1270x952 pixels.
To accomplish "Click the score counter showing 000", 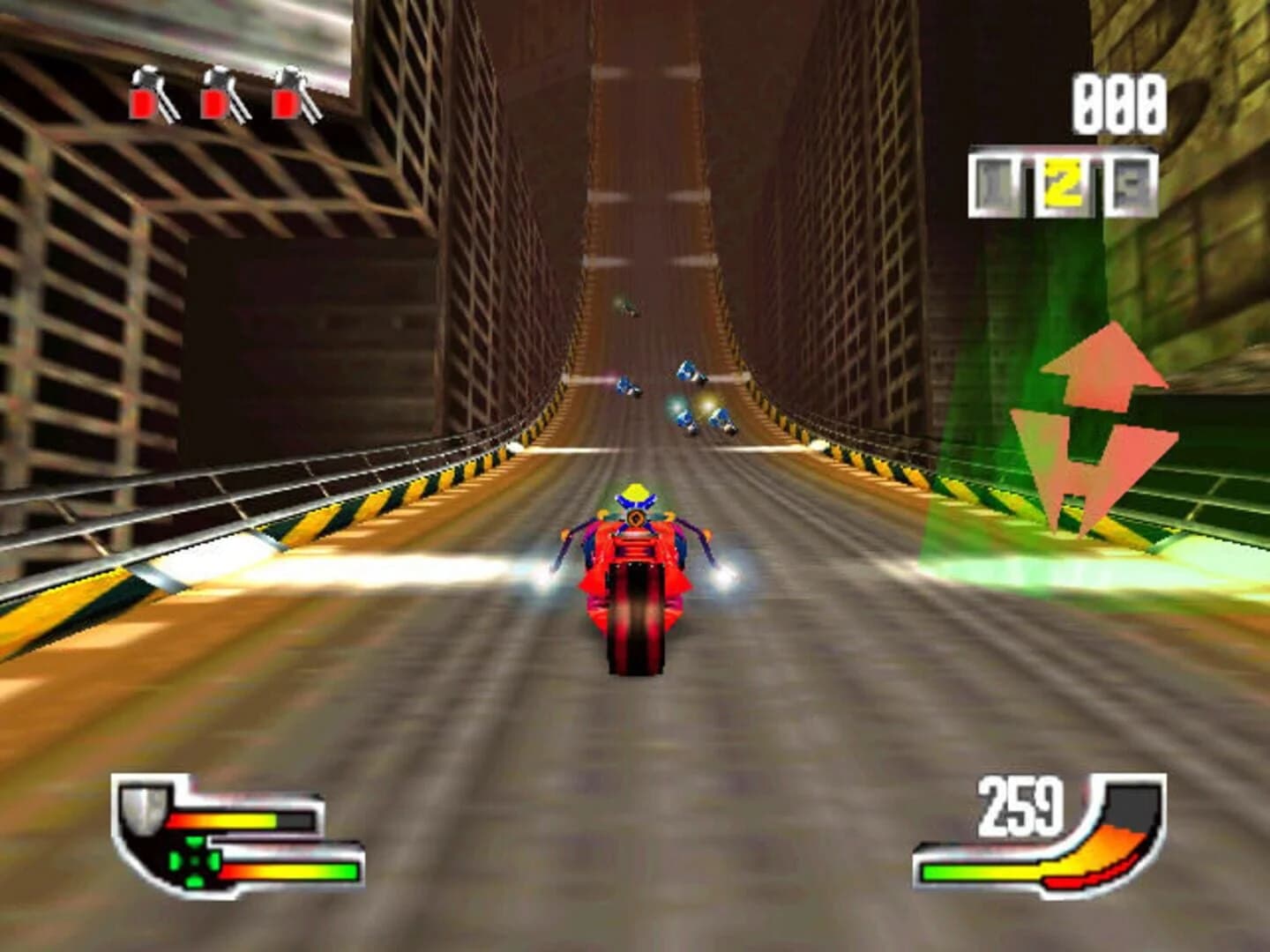I will 1117,104.
